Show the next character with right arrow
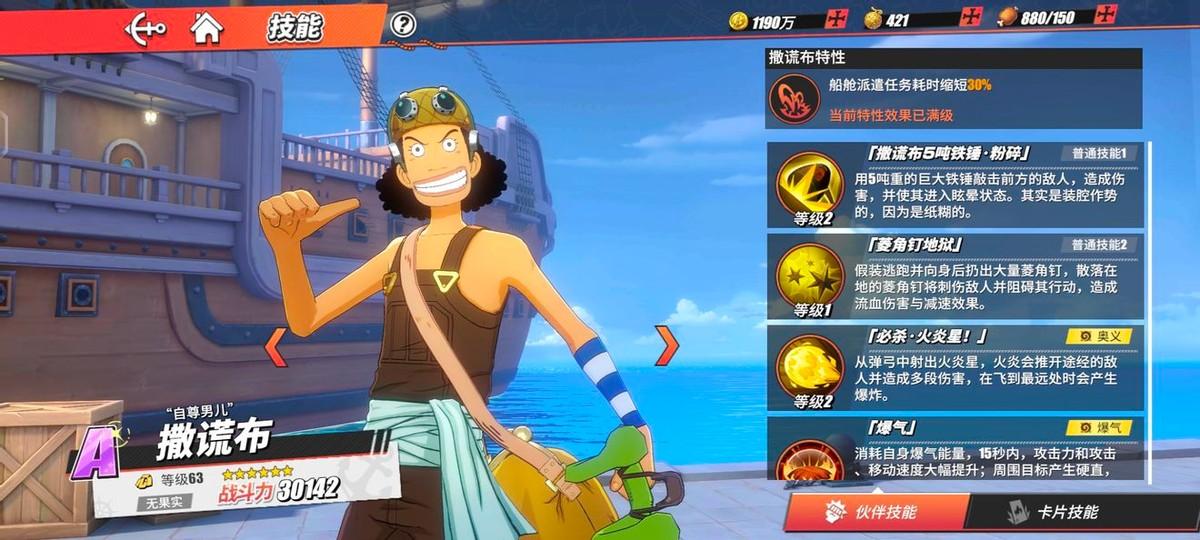The image size is (1200, 540). tap(666, 345)
